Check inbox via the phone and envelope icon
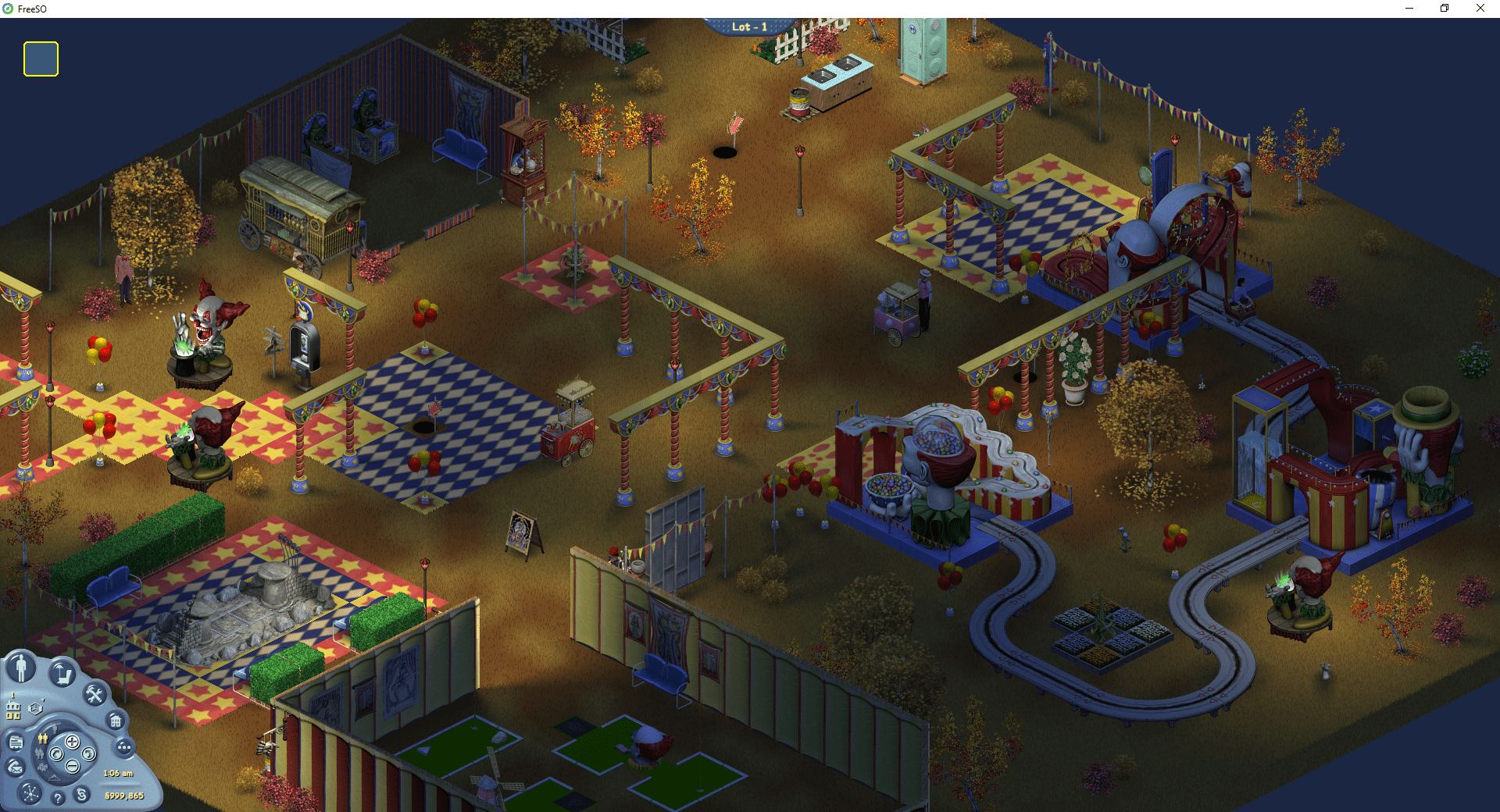The width and height of the screenshot is (1500, 812). pyautogui.click(x=14, y=767)
